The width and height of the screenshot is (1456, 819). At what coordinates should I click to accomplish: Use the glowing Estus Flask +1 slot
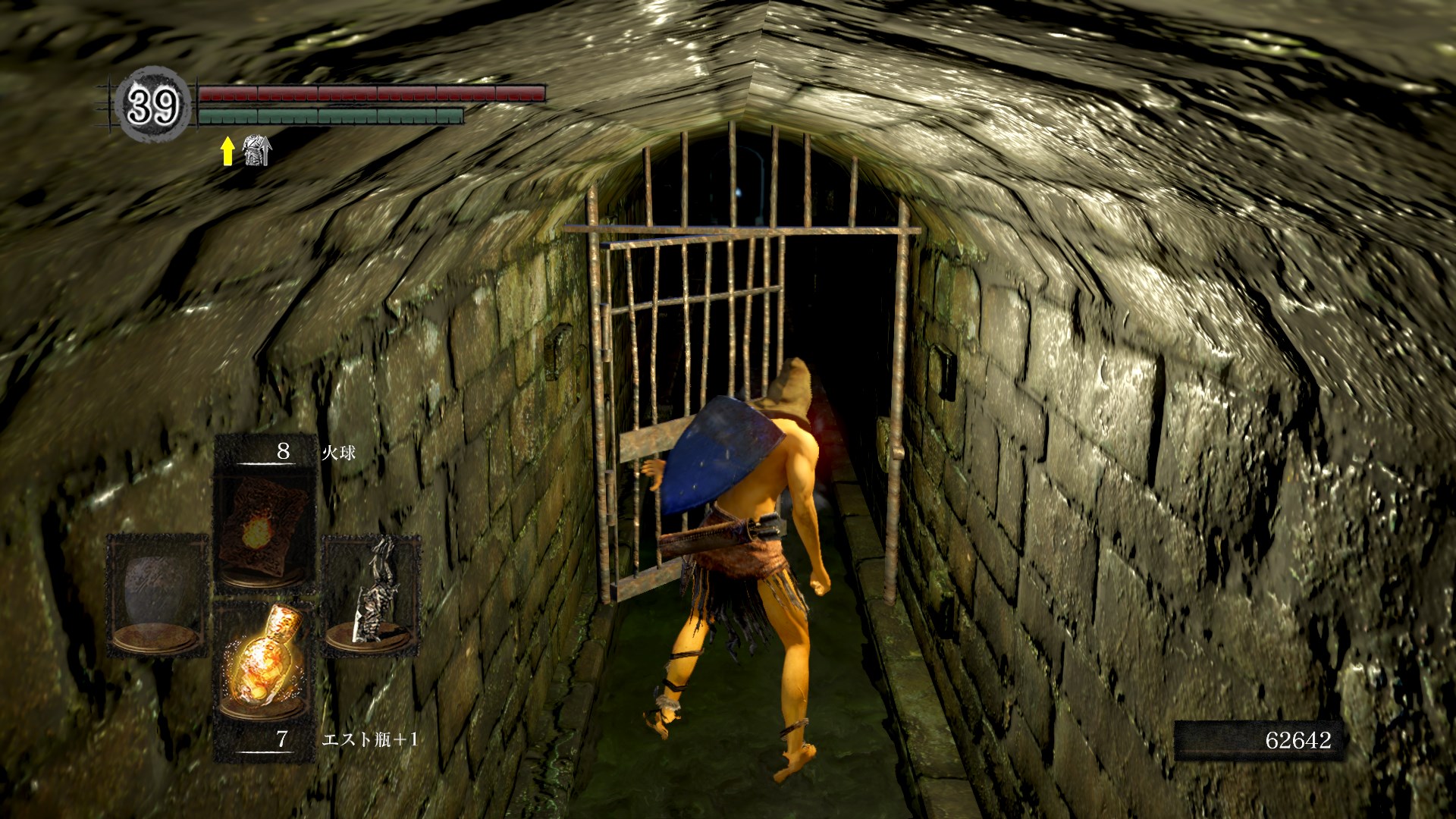point(264,660)
